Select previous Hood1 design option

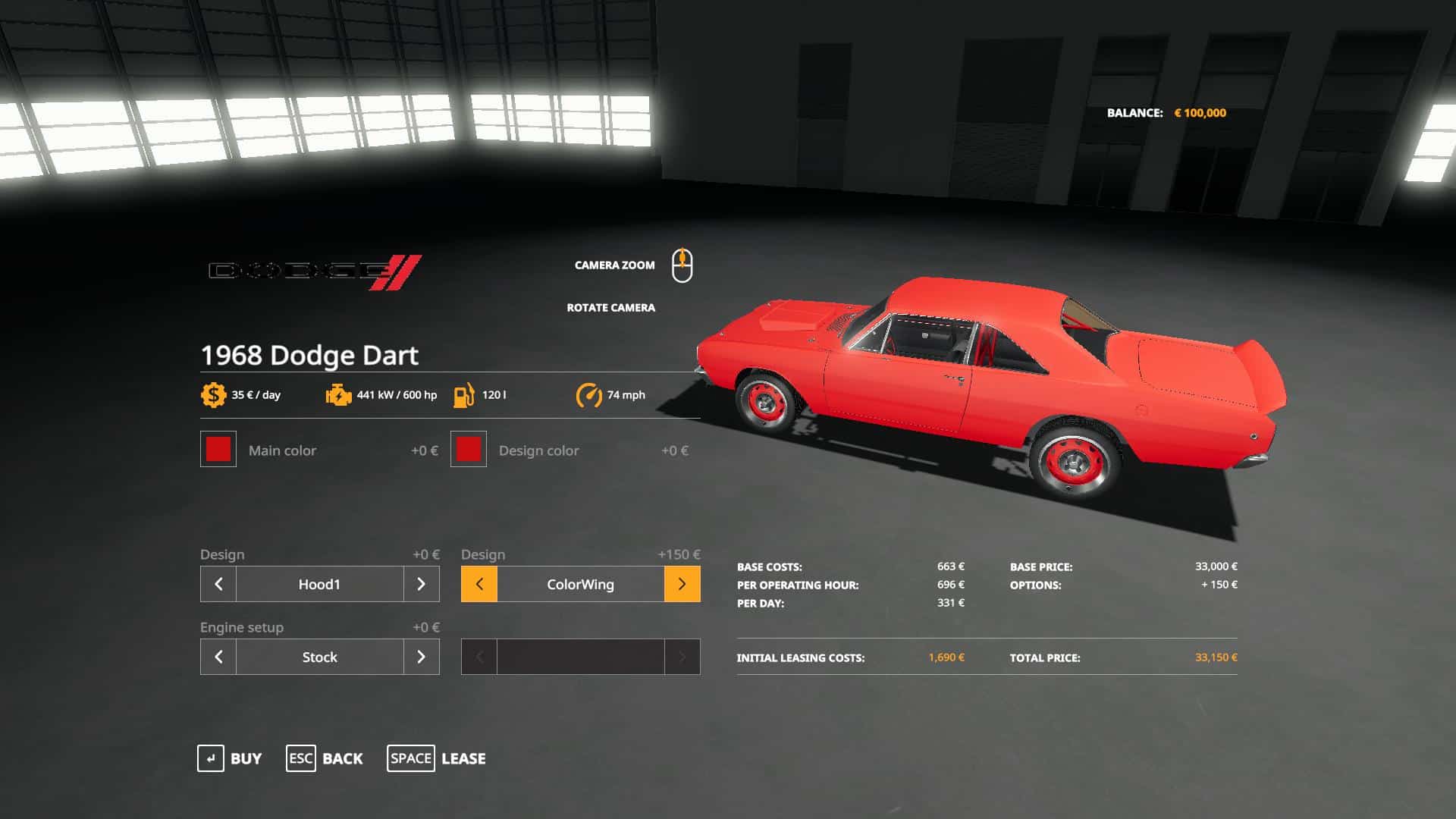point(218,584)
